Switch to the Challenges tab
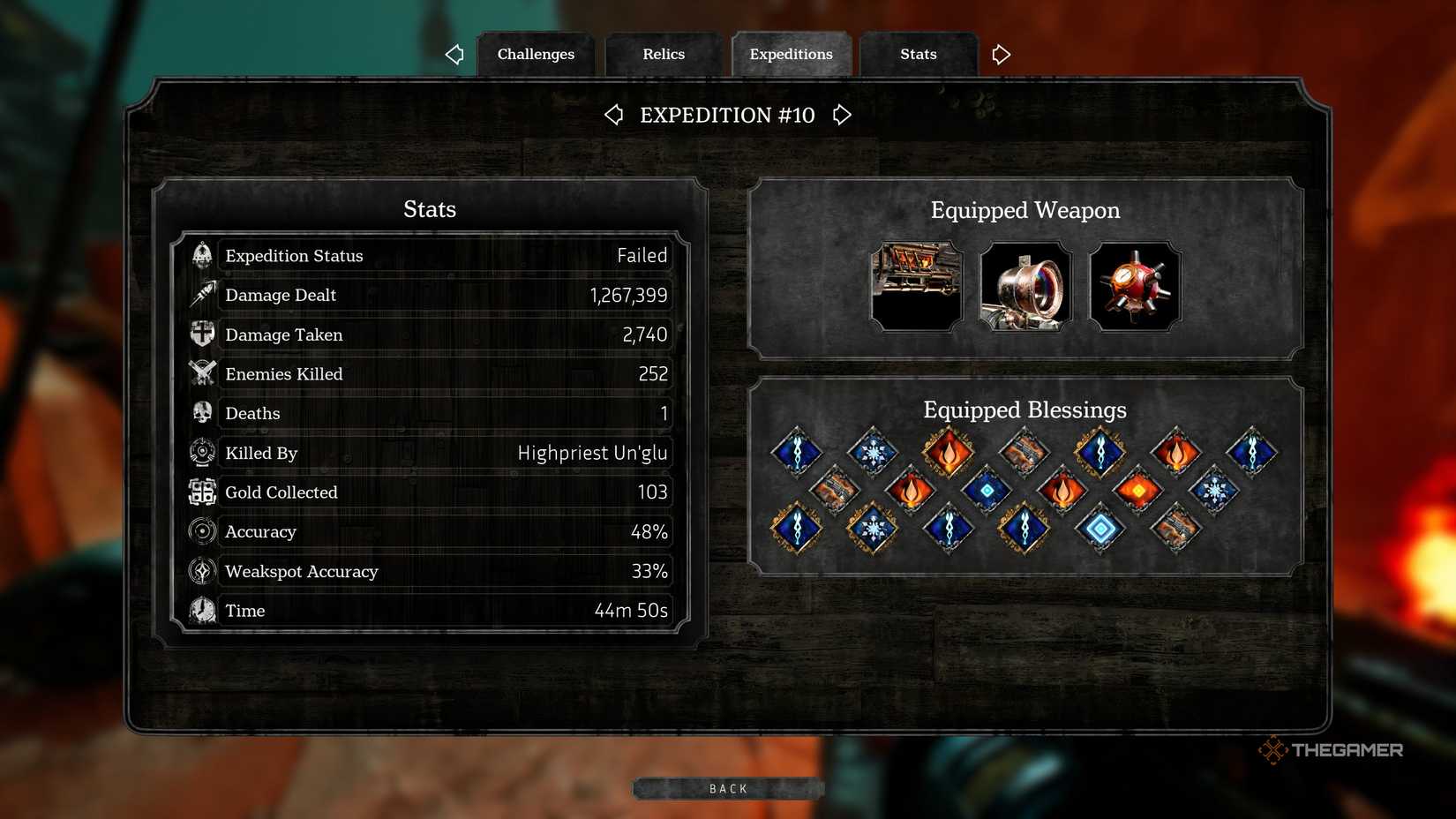 click(535, 54)
